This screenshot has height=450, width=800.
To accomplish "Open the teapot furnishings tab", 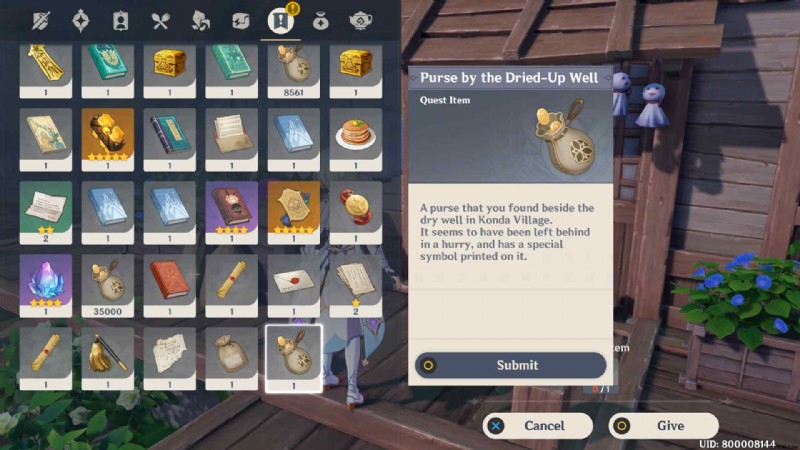I will click(x=360, y=20).
